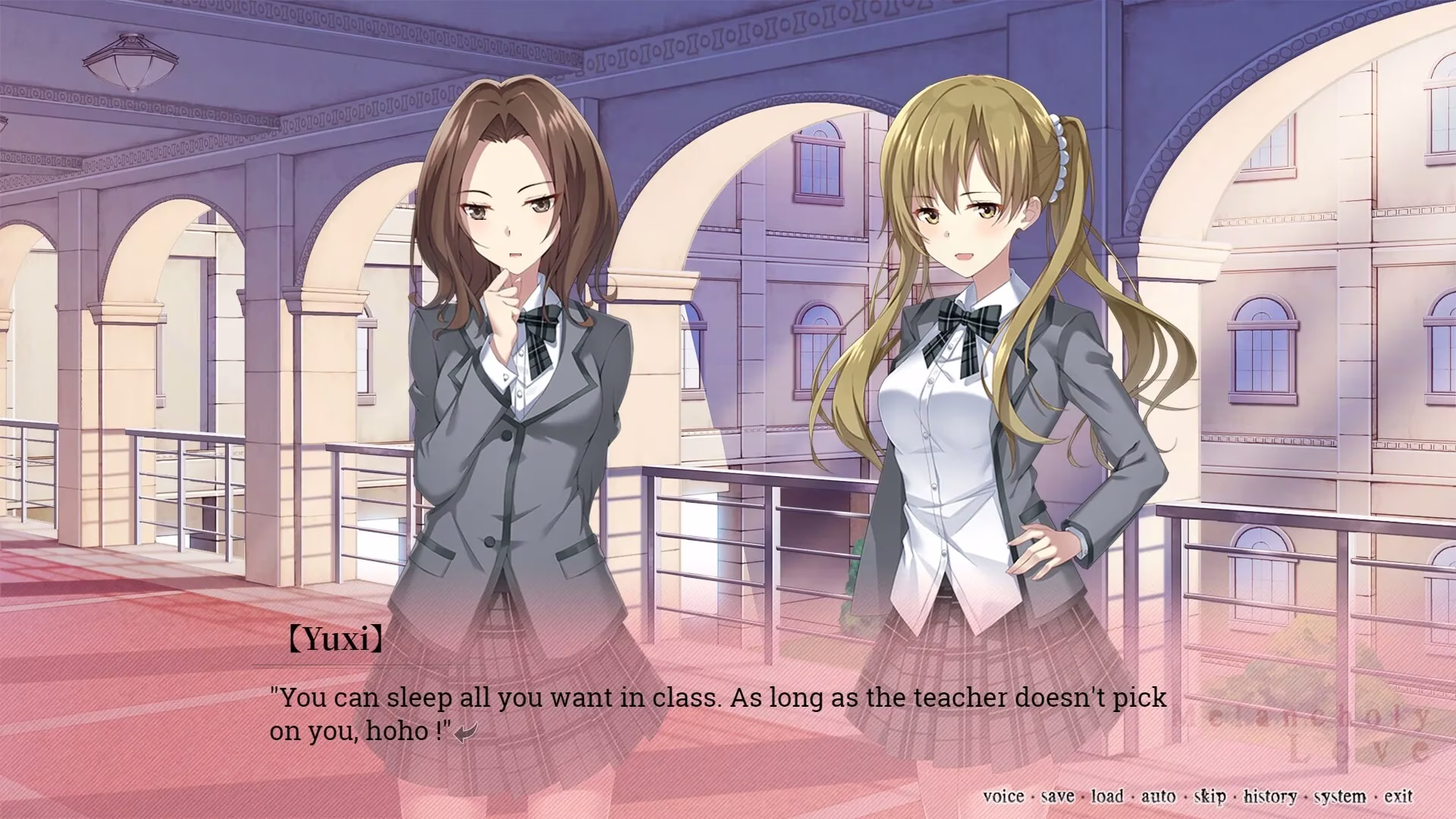Advance dialogue via the arrow indicator
1456x819 pixels.
[x=466, y=733]
